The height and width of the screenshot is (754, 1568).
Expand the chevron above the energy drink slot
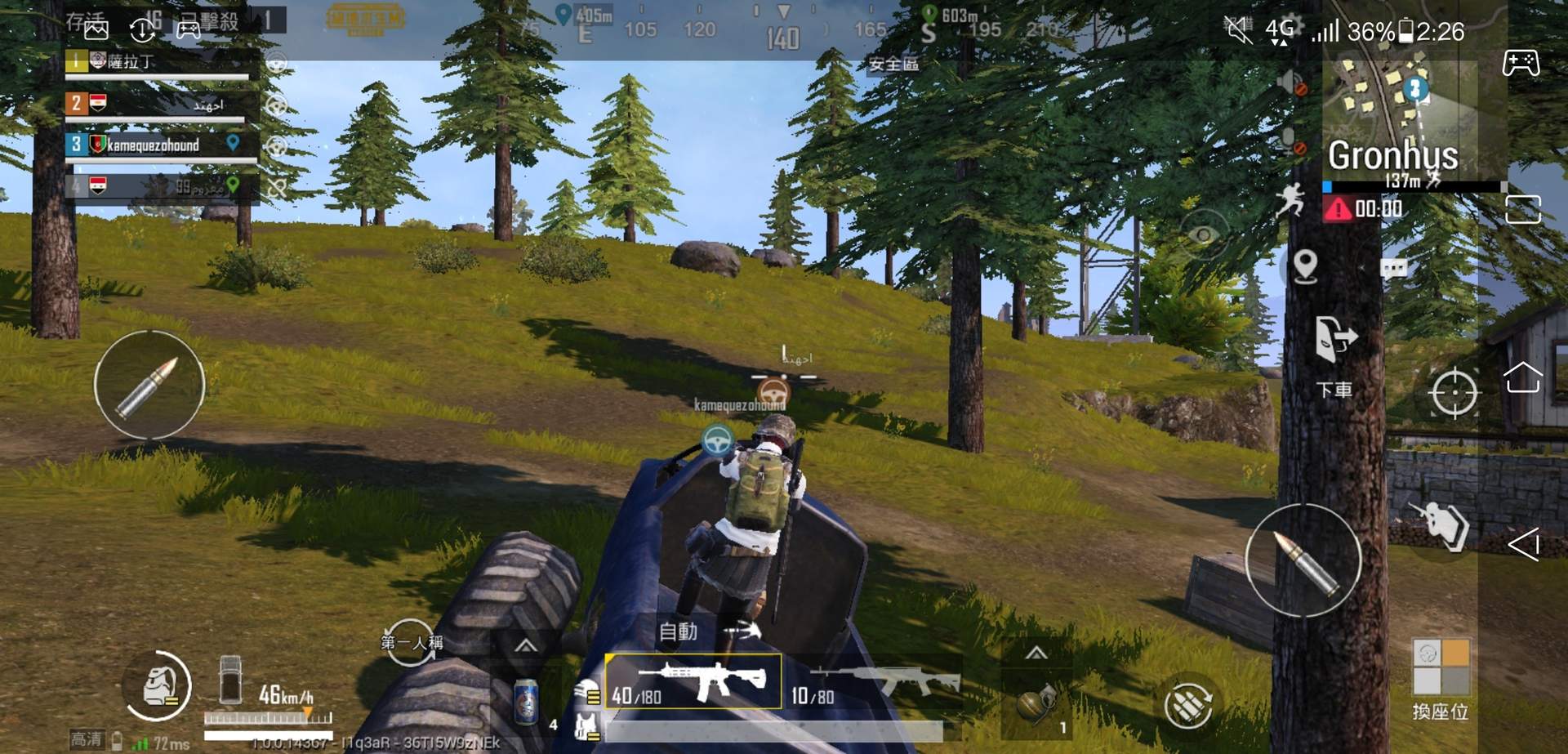[x=524, y=645]
